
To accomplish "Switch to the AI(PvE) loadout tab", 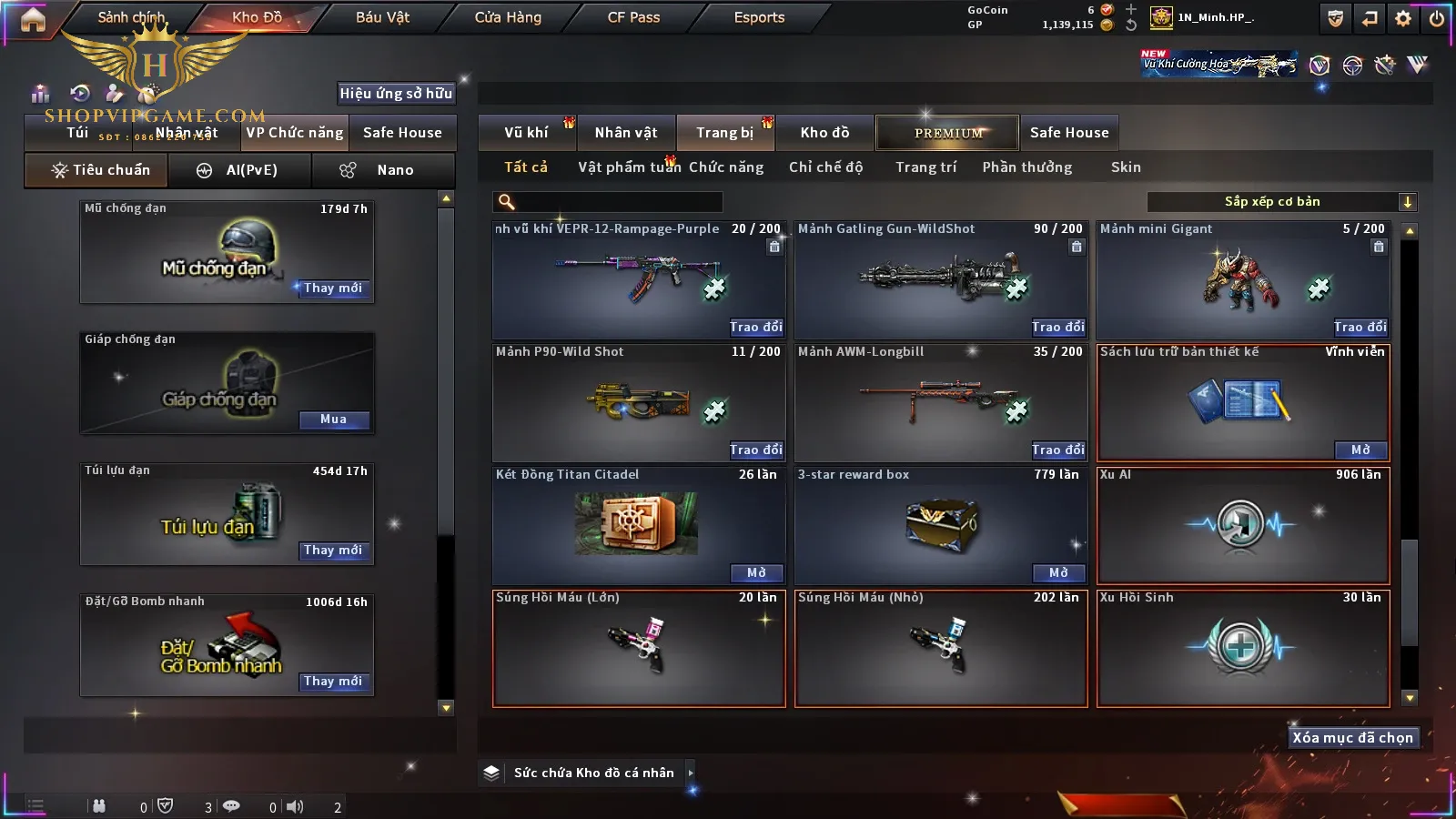I will [x=239, y=170].
